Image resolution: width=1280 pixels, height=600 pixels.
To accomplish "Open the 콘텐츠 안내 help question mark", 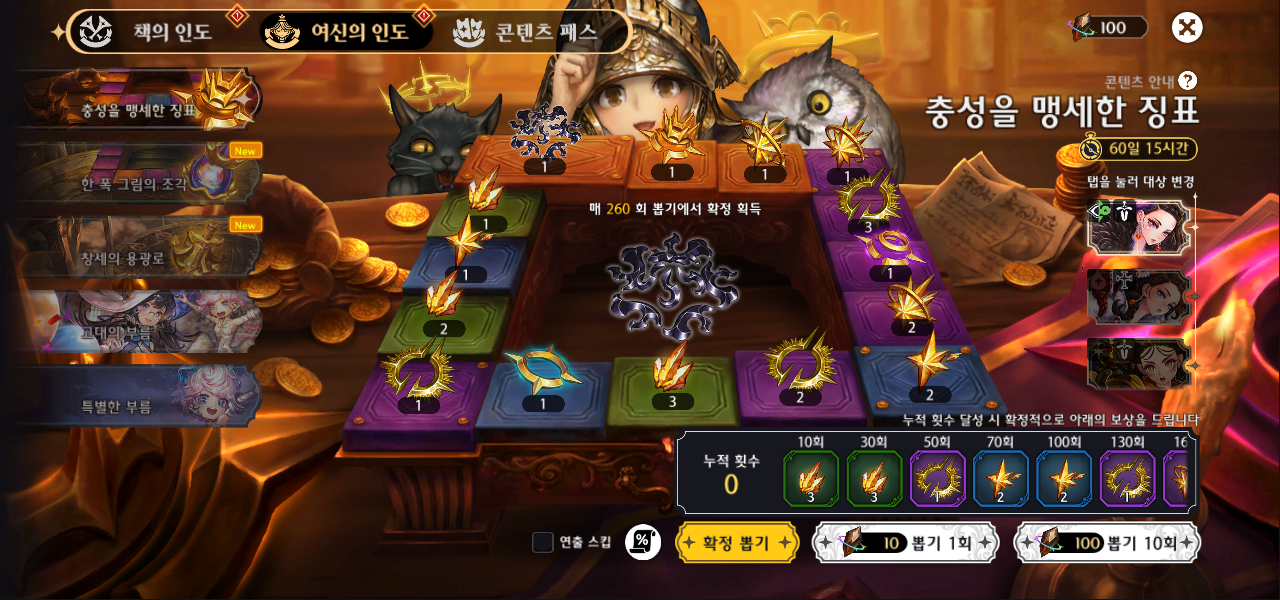I will [x=1187, y=81].
